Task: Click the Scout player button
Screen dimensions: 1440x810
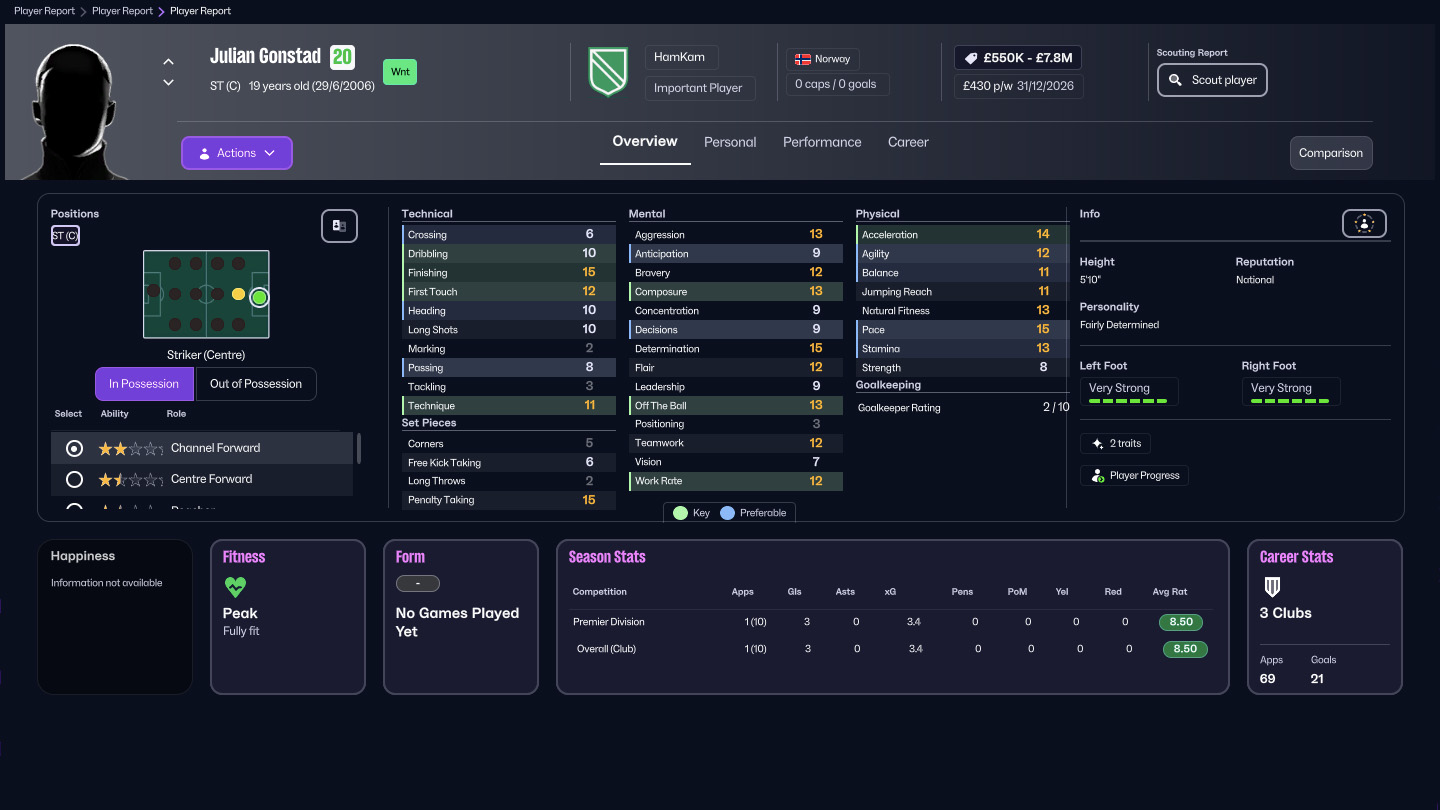Action: coord(1212,80)
